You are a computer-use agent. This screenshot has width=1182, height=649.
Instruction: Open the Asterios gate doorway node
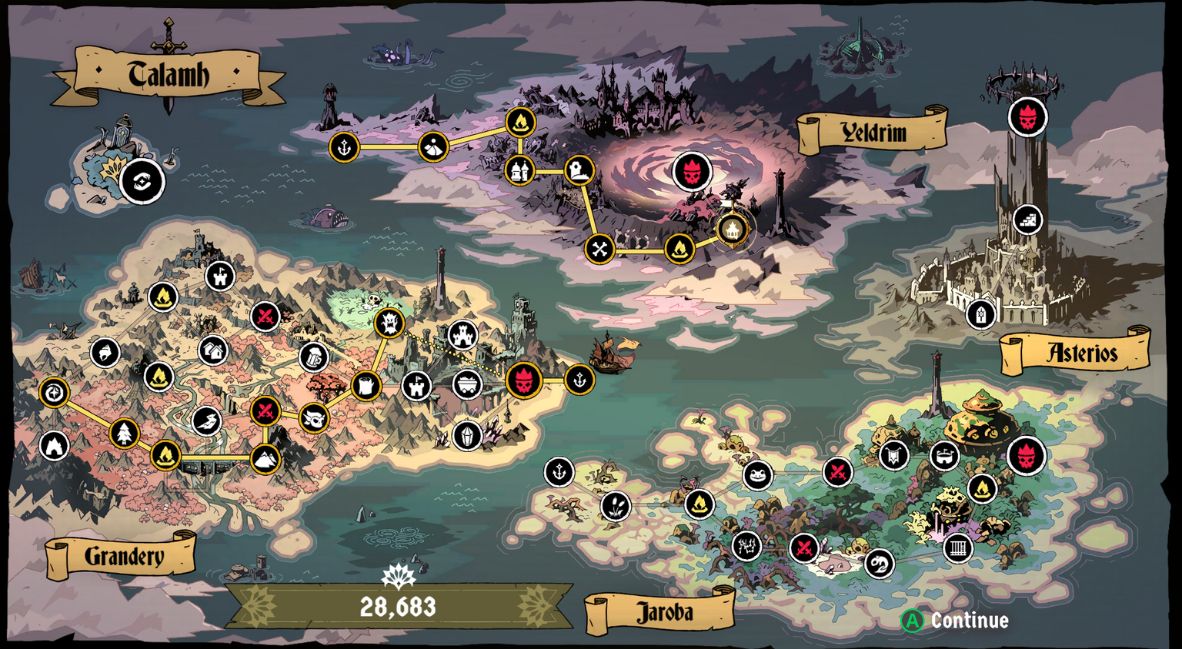pos(982,313)
